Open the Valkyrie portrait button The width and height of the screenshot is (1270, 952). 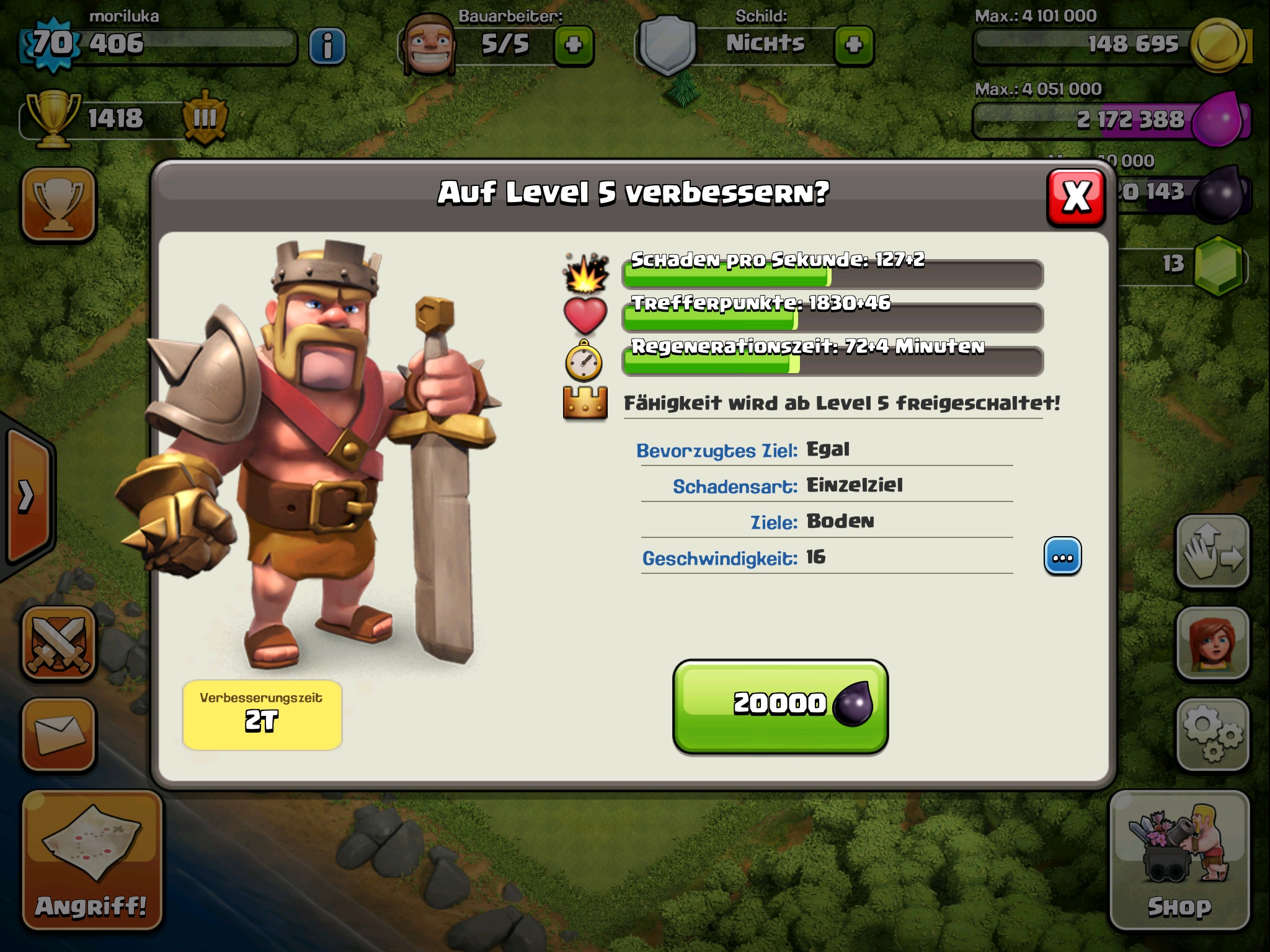point(1212,643)
